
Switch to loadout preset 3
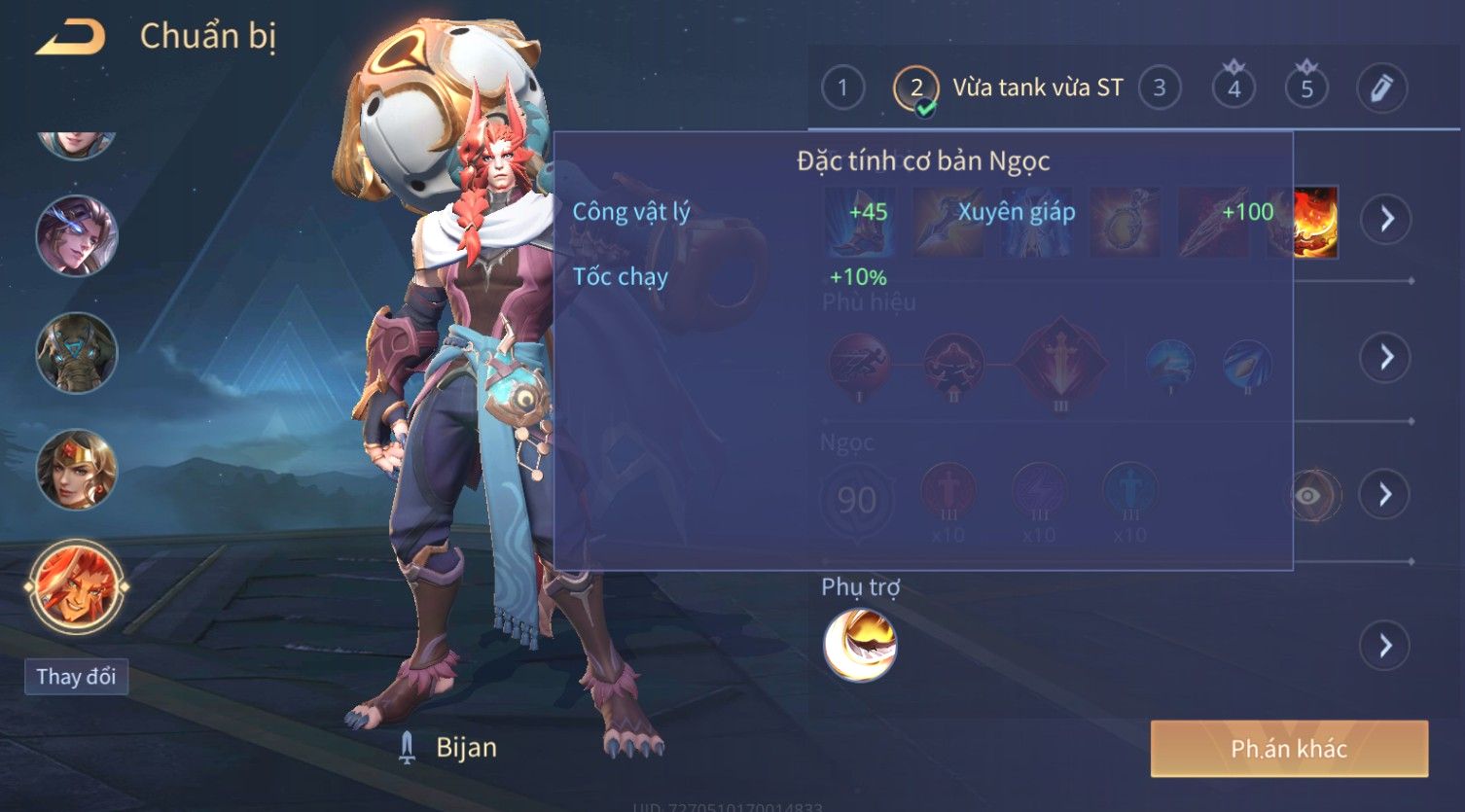click(x=1159, y=88)
